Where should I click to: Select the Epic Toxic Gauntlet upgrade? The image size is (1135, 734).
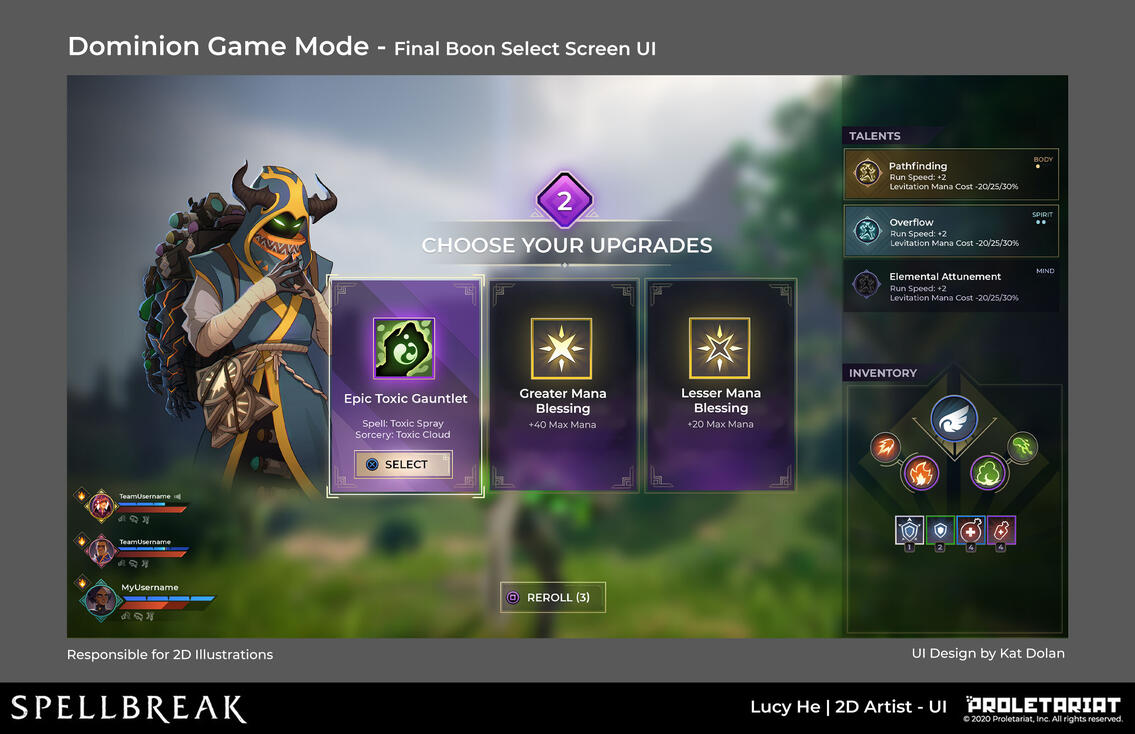[x=403, y=464]
